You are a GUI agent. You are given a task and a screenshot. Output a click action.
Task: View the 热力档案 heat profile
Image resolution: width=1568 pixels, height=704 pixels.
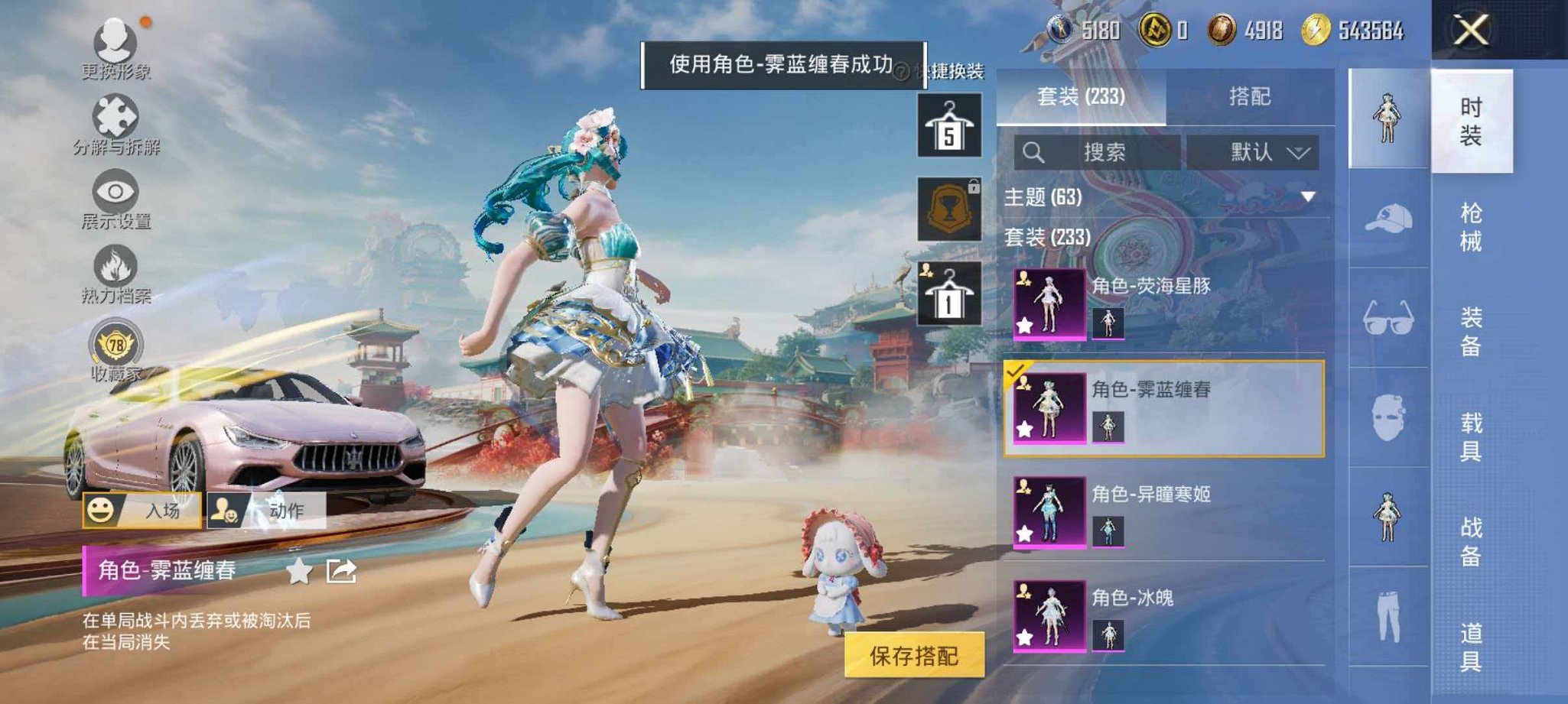pyautogui.click(x=115, y=264)
